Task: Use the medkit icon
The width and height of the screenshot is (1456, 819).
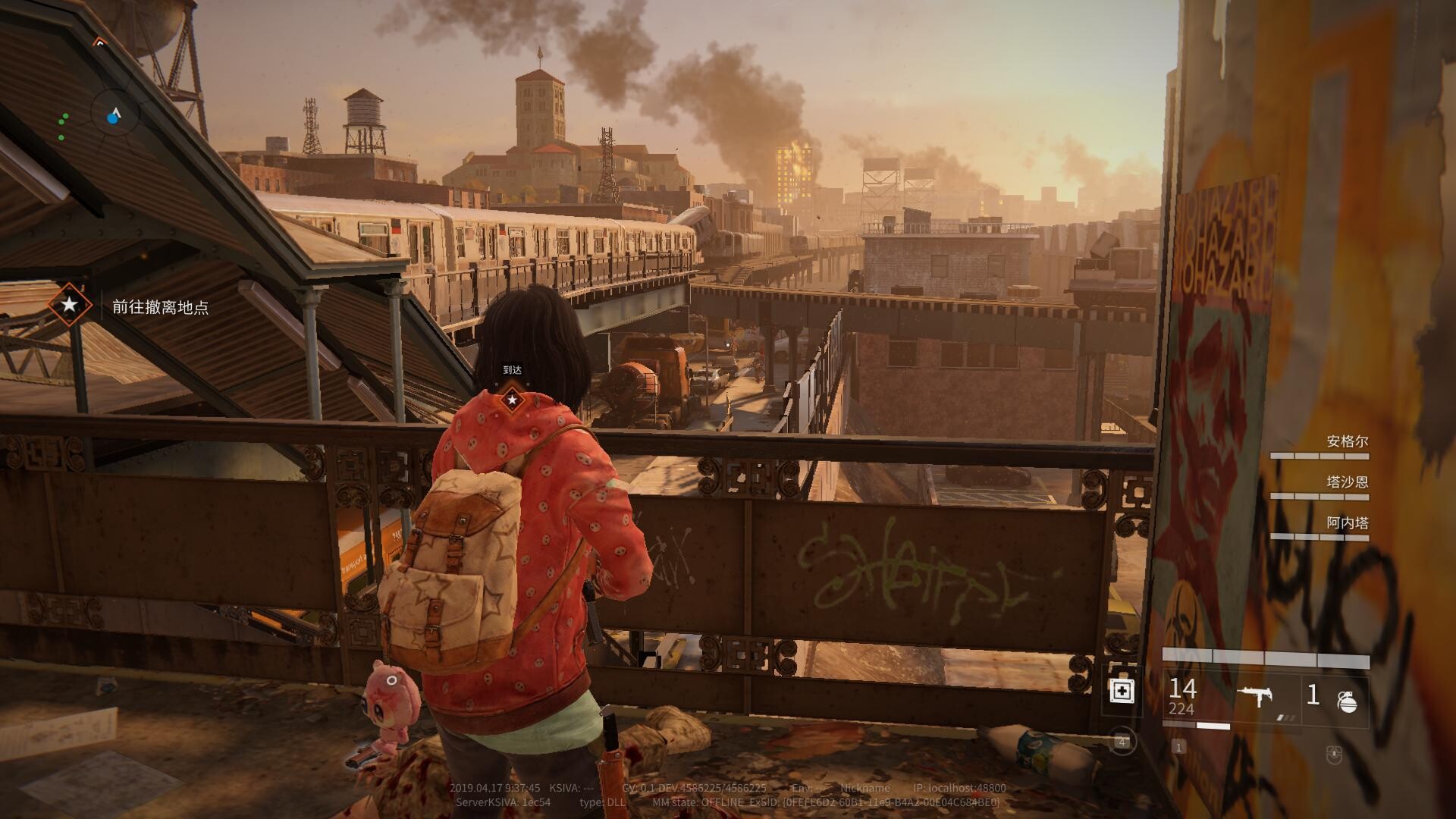Action: point(1122,692)
